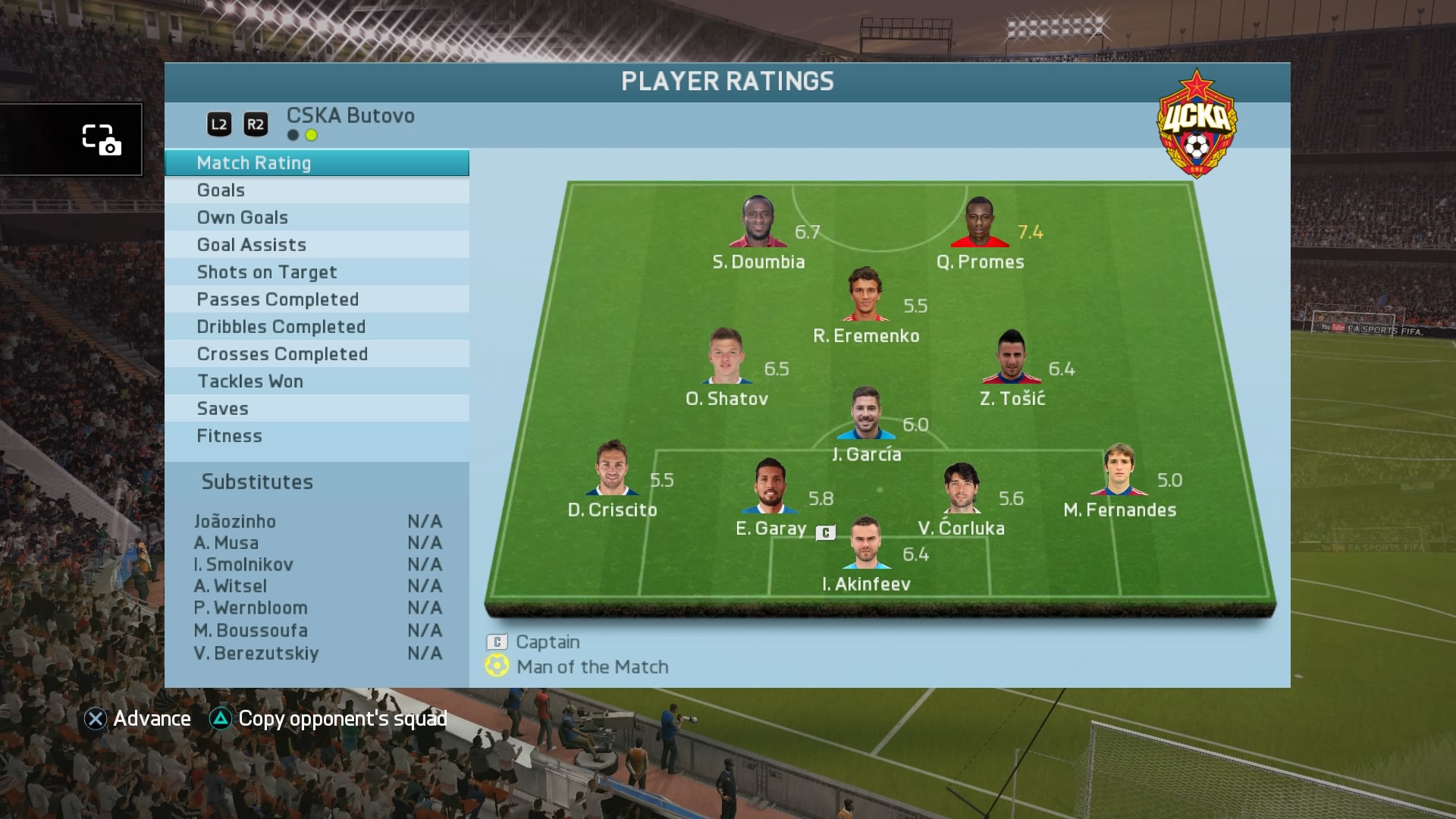Screen dimensions: 1456x819
Task: Show player Fitness levels
Action: [x=316, y=436]
